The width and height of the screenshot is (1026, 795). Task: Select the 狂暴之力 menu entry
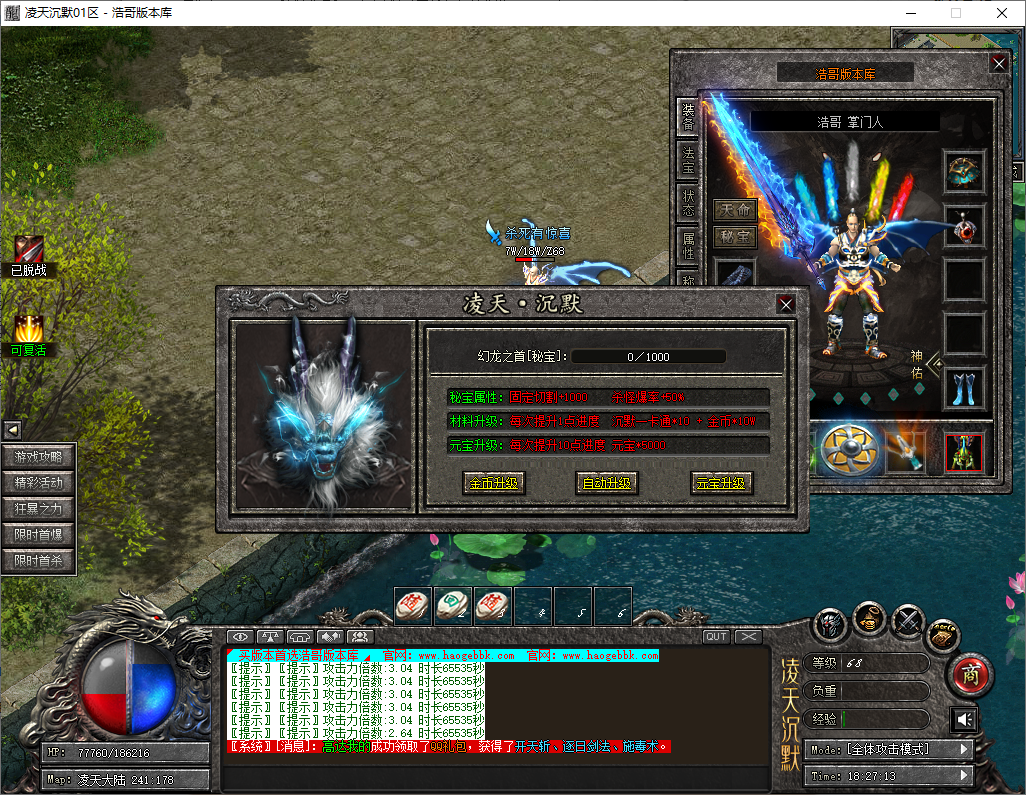click(x=38, y=509)
